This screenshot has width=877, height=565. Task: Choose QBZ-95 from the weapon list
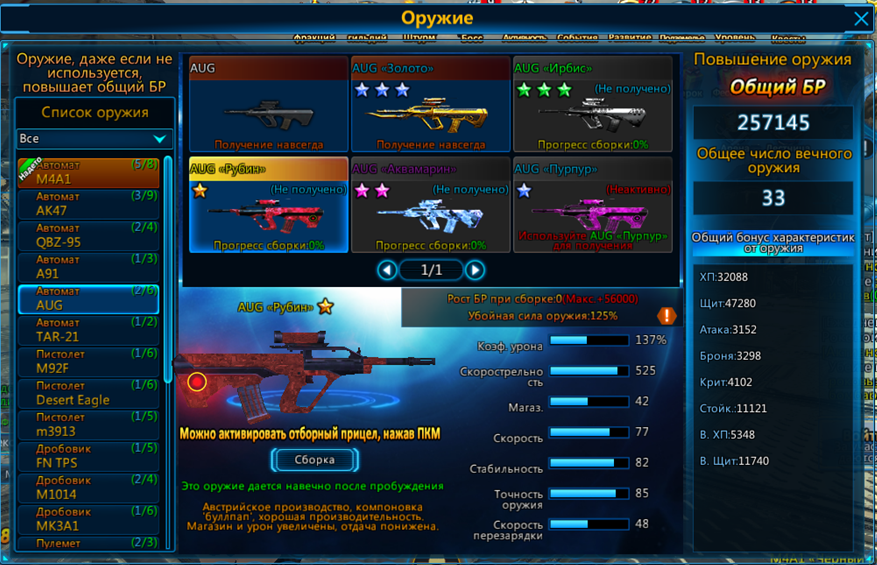pyautogui.click(x=90, y=235)
